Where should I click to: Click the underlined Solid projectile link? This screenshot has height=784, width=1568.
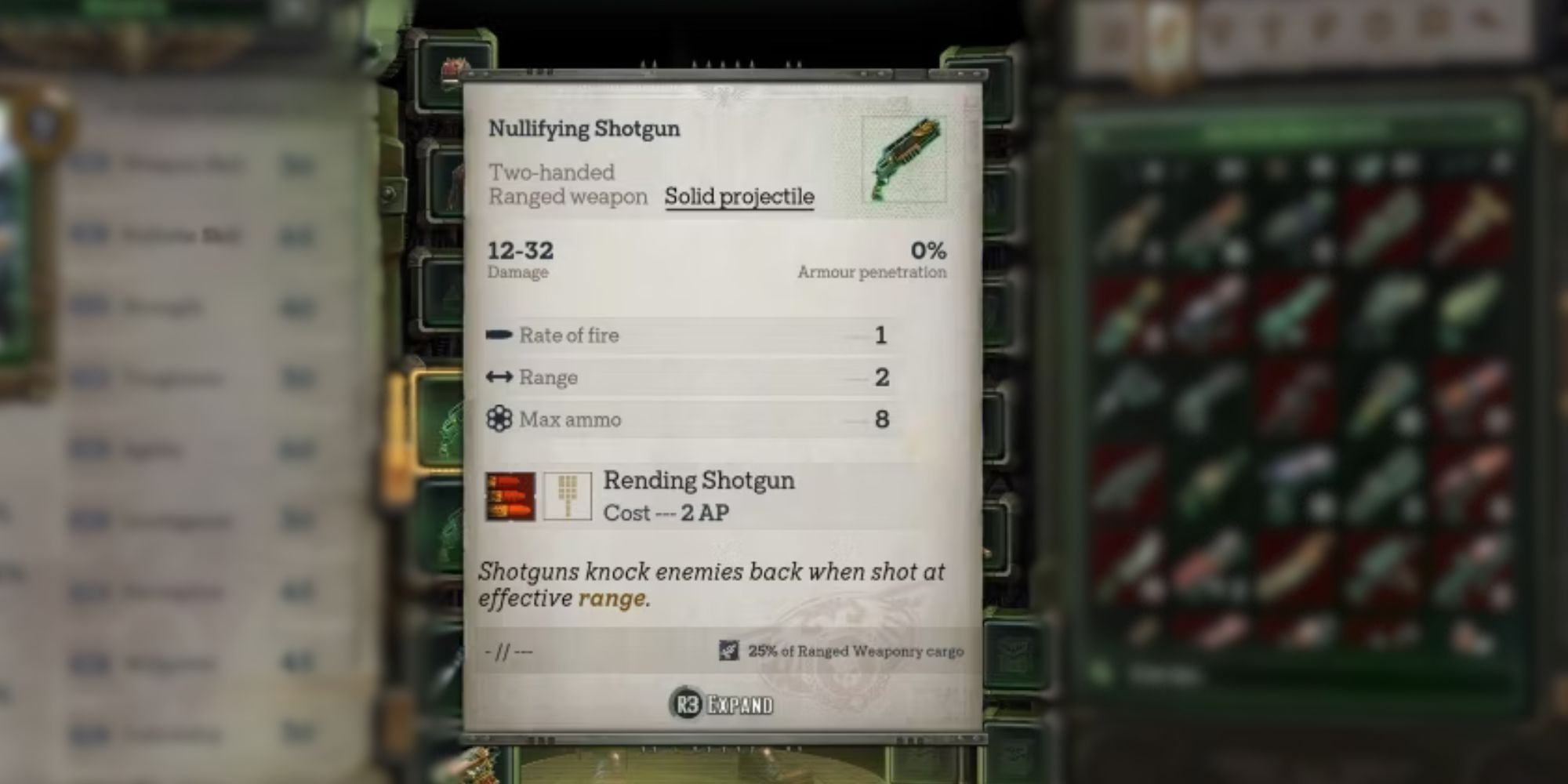(x=739, y=197)
